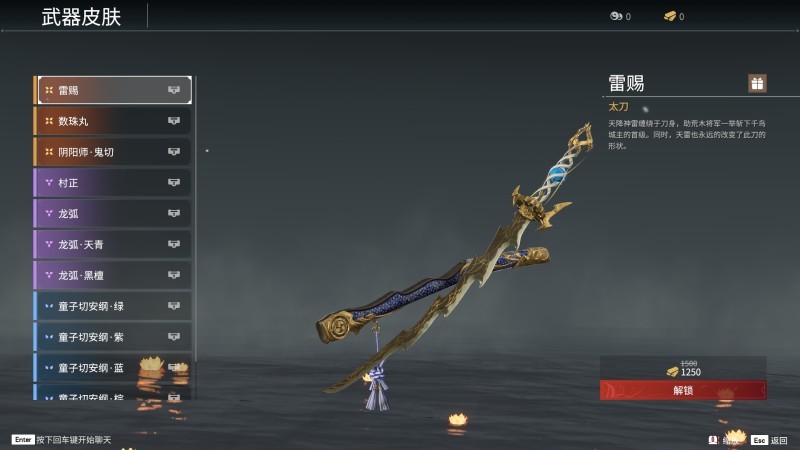Pick the 村正 weapon skin
Image resolution: width=800 pixels, height=450 pixels.
(113, 183)
